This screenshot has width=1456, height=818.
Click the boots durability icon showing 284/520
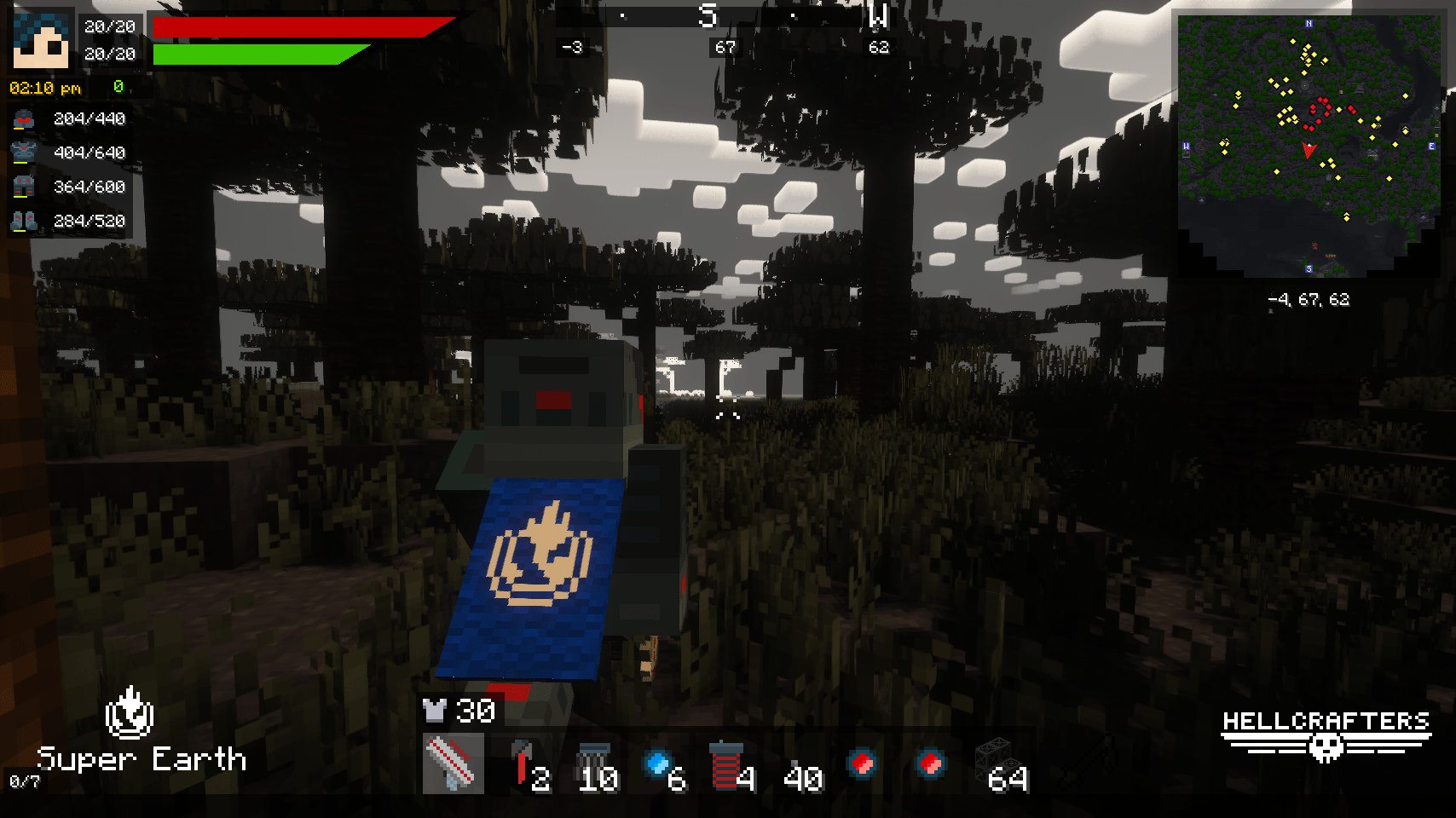point(23,222)
